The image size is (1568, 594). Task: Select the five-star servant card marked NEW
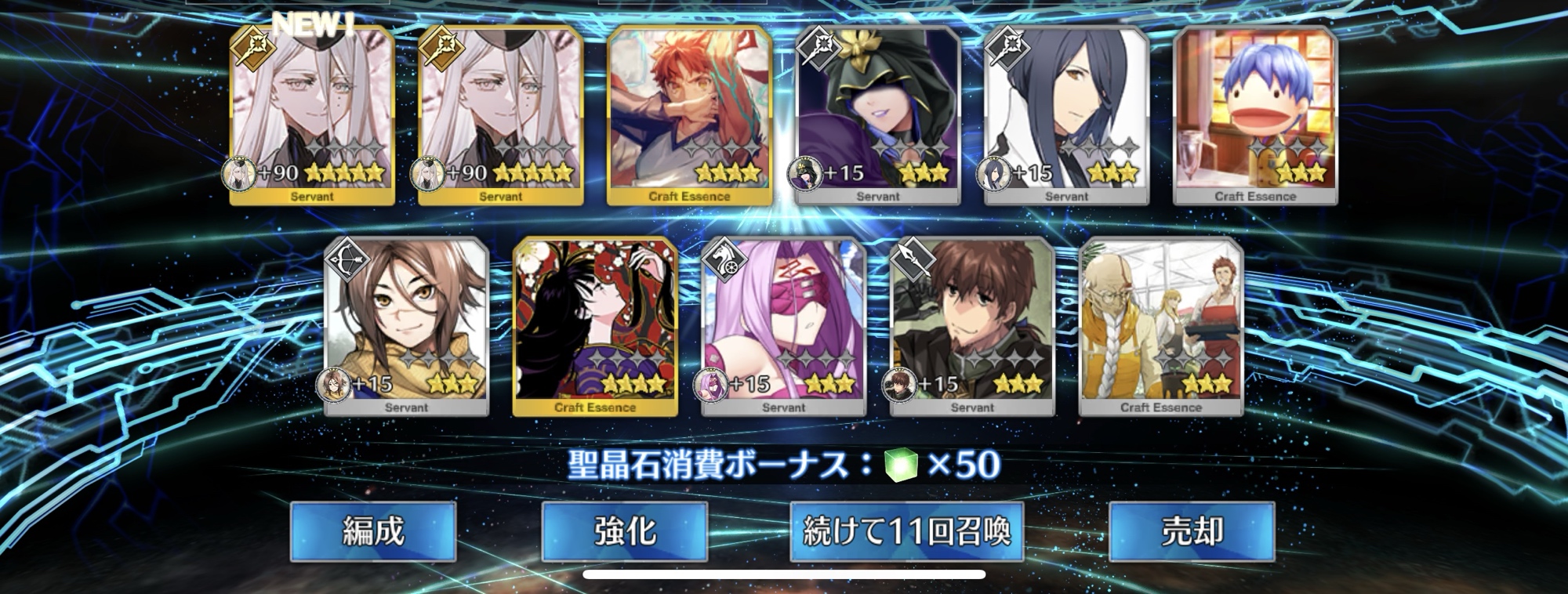[x=312, y=115]
